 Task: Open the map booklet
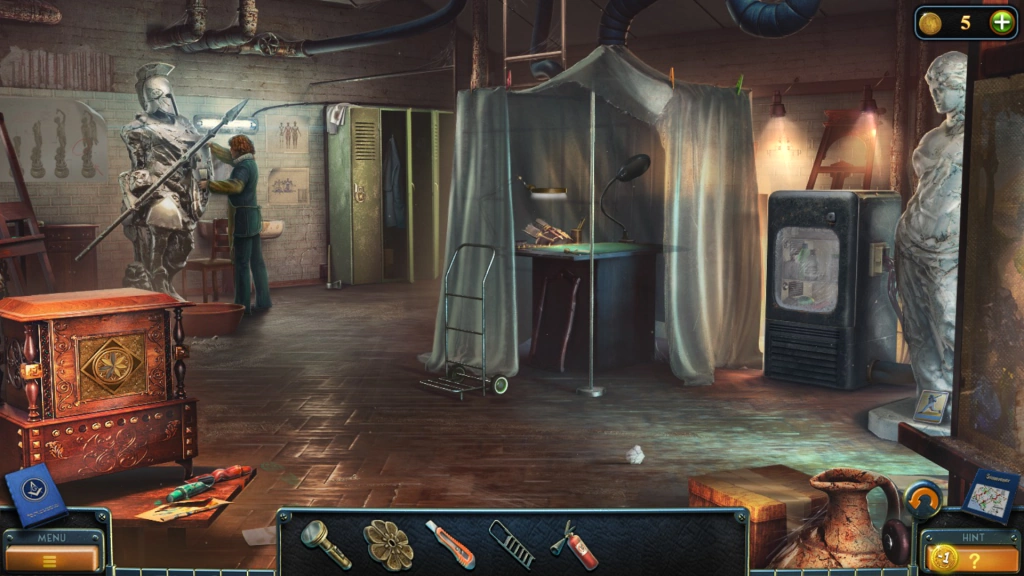990,495
